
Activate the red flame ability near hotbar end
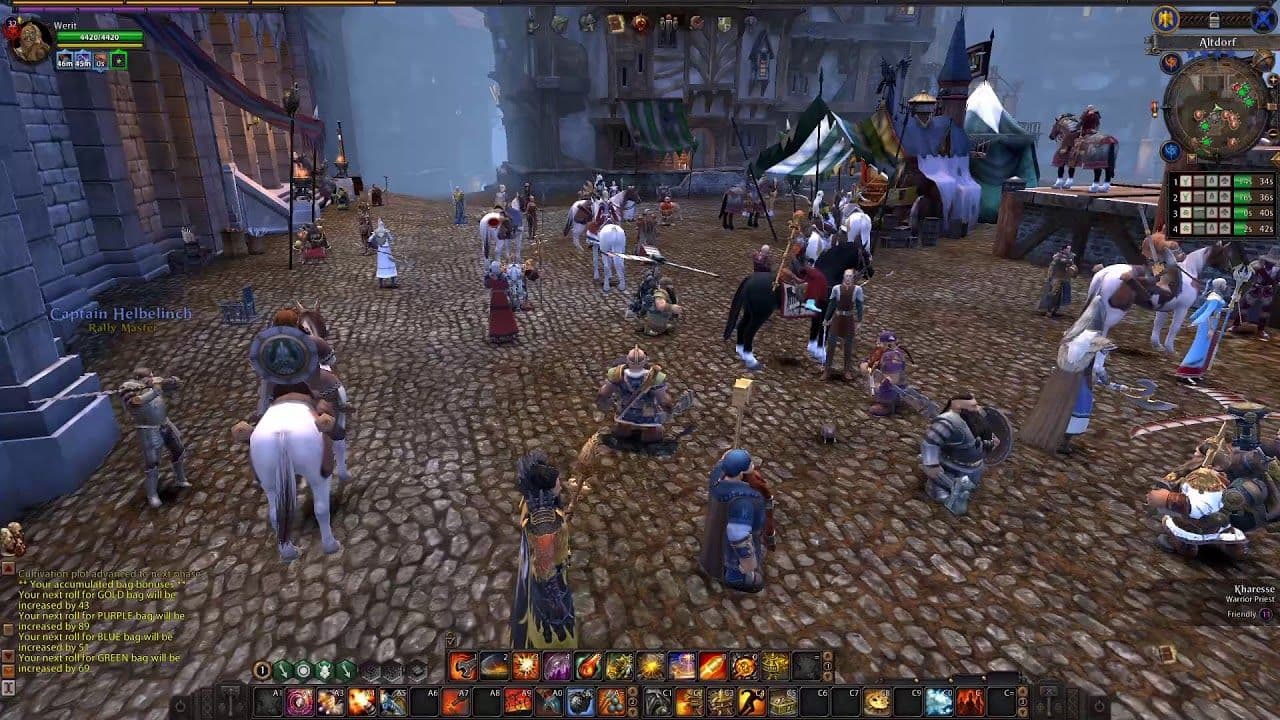[x=968, y=702]
